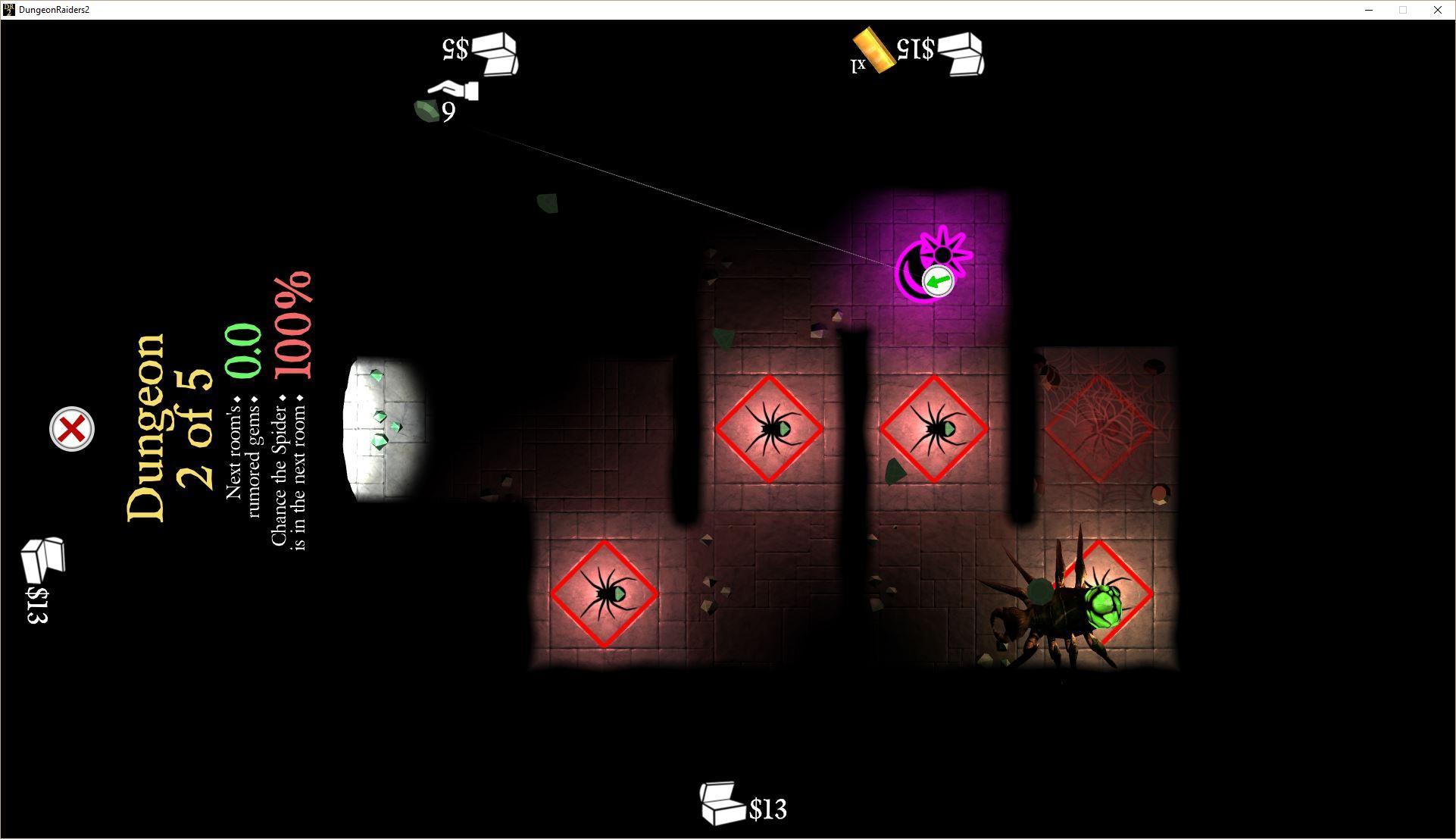
Task: Click the DungeonRaiders2 icon in the title bar
Action: coord(8,9)
